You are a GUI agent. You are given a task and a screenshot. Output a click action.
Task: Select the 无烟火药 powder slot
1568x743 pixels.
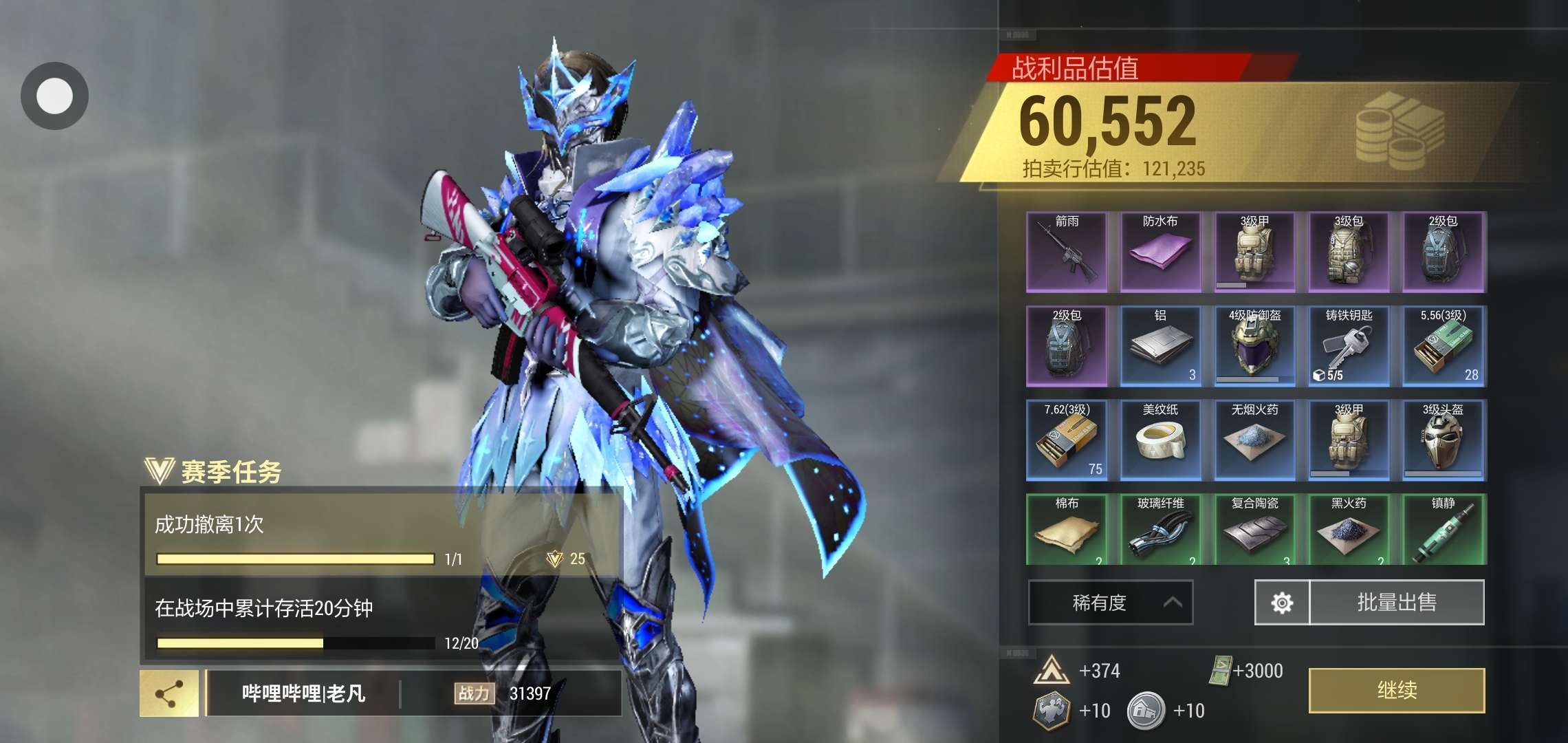[1254, 440]
